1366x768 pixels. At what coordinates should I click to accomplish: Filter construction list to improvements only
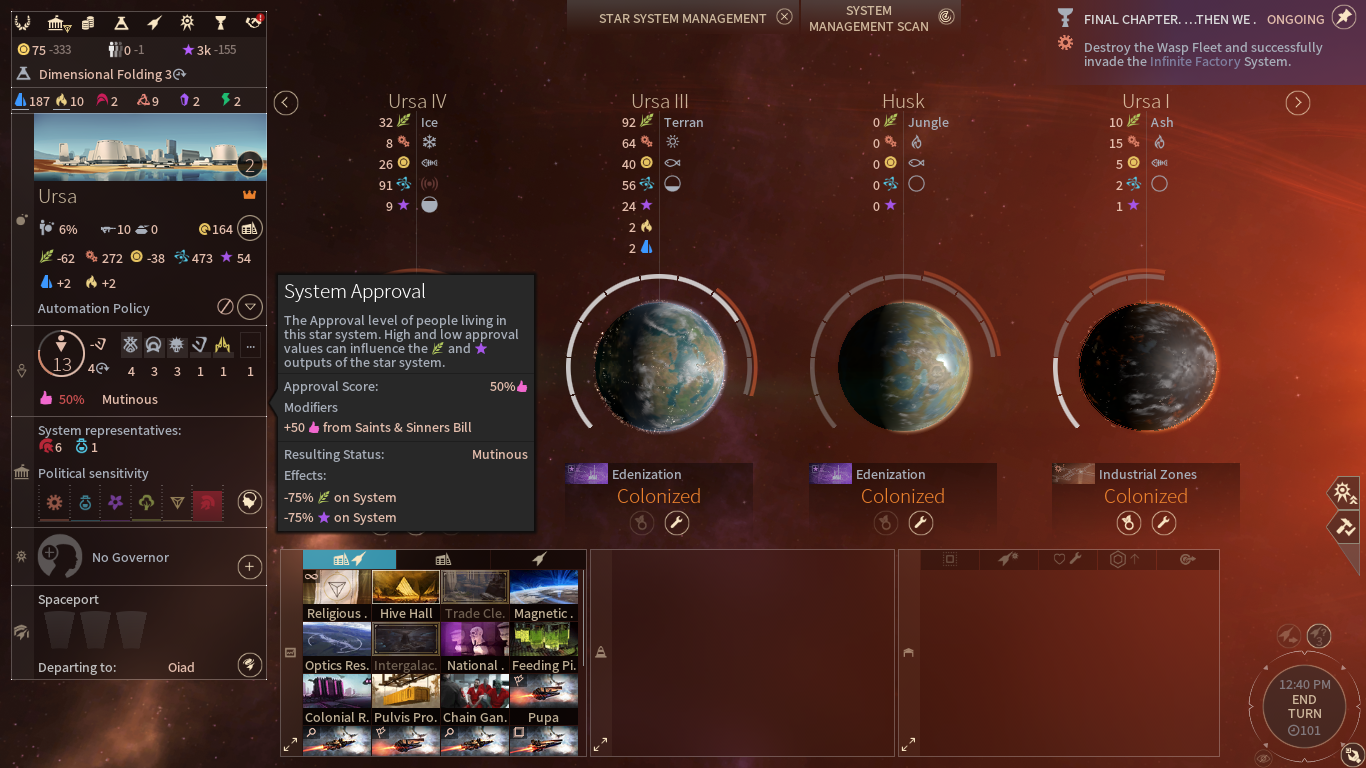pos(443,560)
